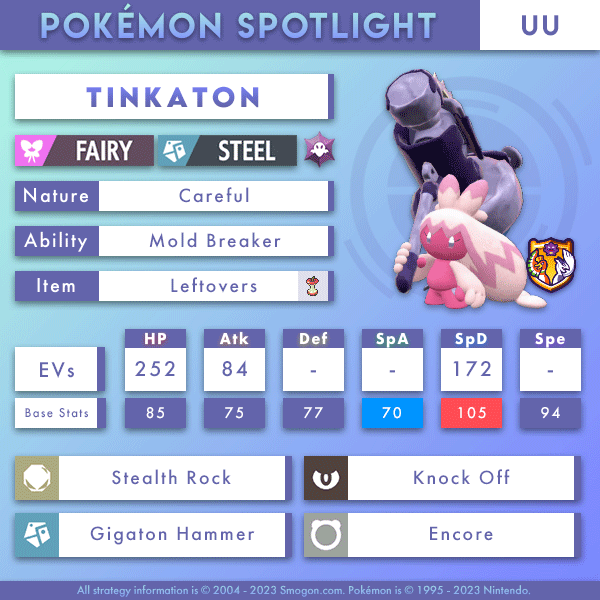Open the Mold Breaker ability field
The width and height of the screenshot is (600, 600).
click(214, 241)
